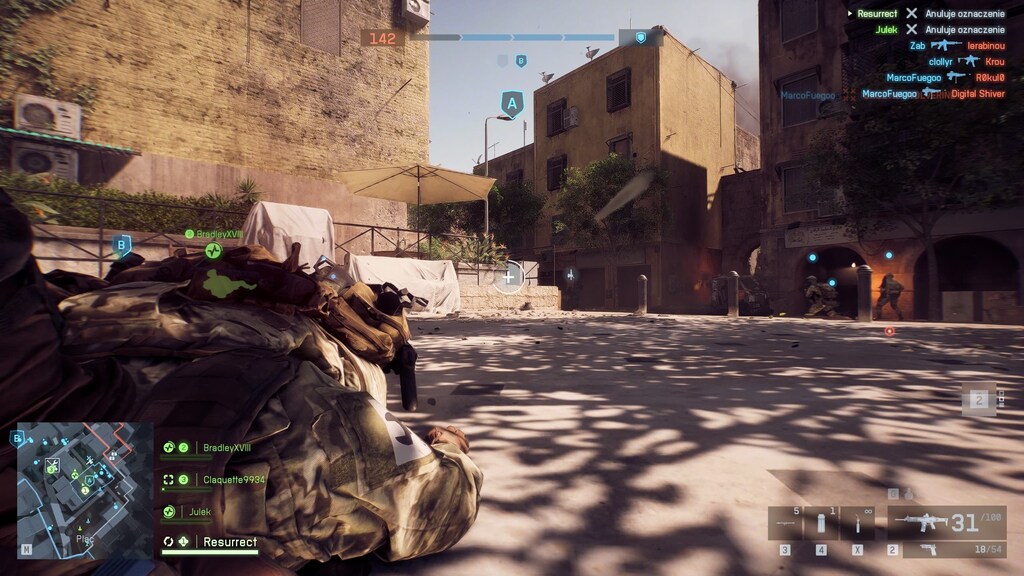Click the objective A capture icon on the top bar
This screenshot has width=1024, height=576.
tap(641, 38)
